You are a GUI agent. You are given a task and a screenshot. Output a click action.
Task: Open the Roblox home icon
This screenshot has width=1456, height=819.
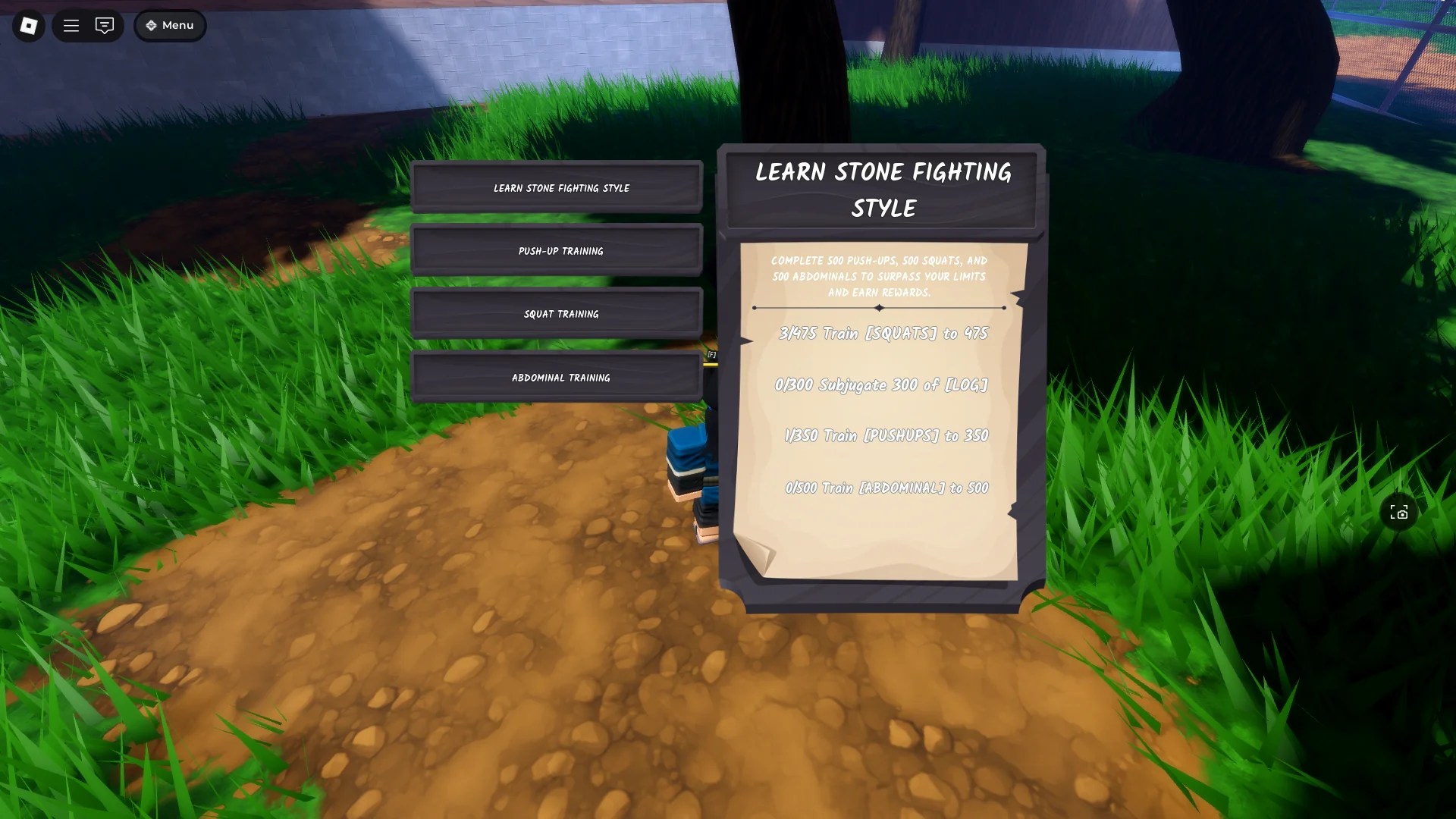coord(27,25)
